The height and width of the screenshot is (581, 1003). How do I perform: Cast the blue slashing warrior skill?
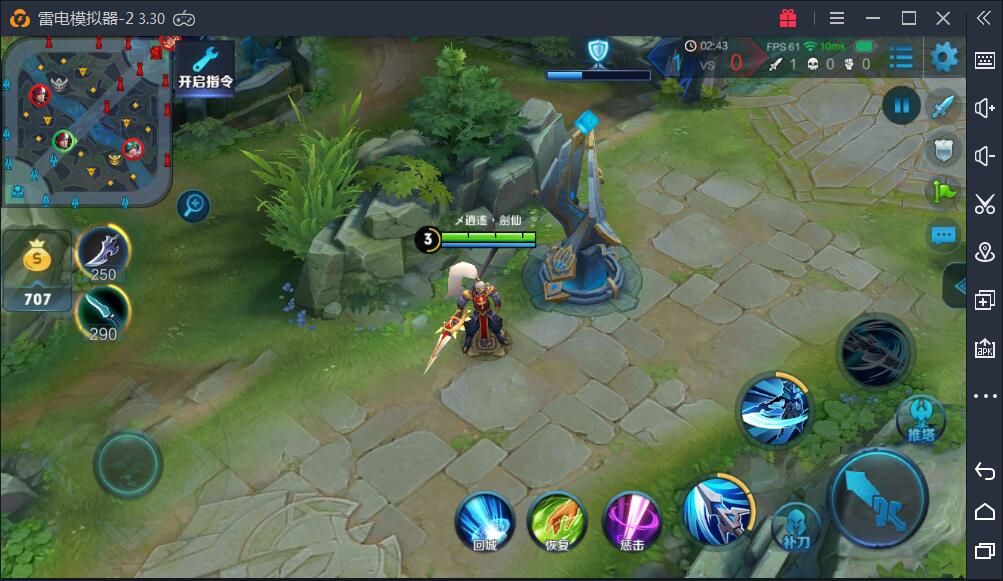click(x=774, y=410)
